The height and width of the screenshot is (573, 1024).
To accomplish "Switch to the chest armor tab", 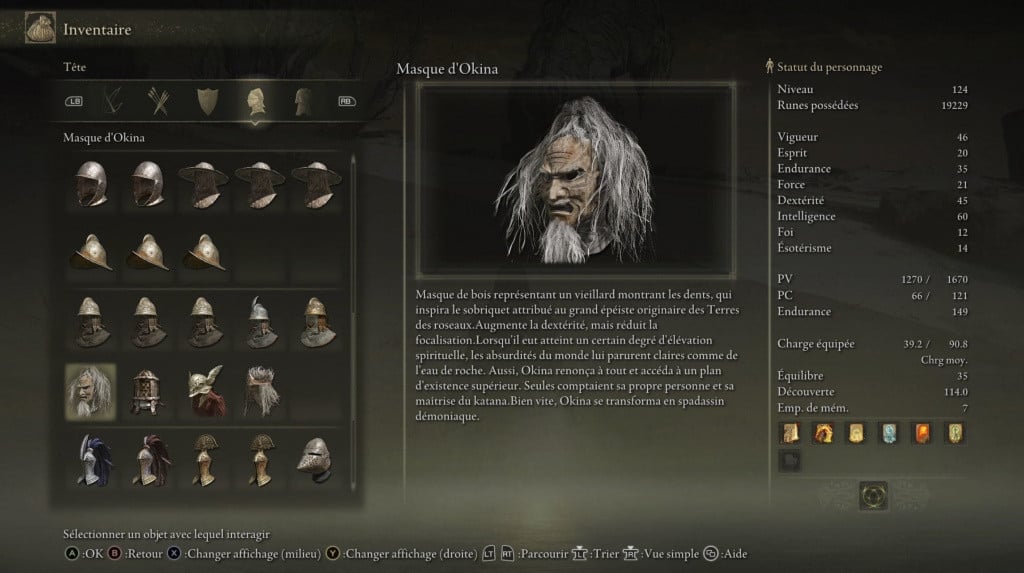I will (x=302, y=100).
